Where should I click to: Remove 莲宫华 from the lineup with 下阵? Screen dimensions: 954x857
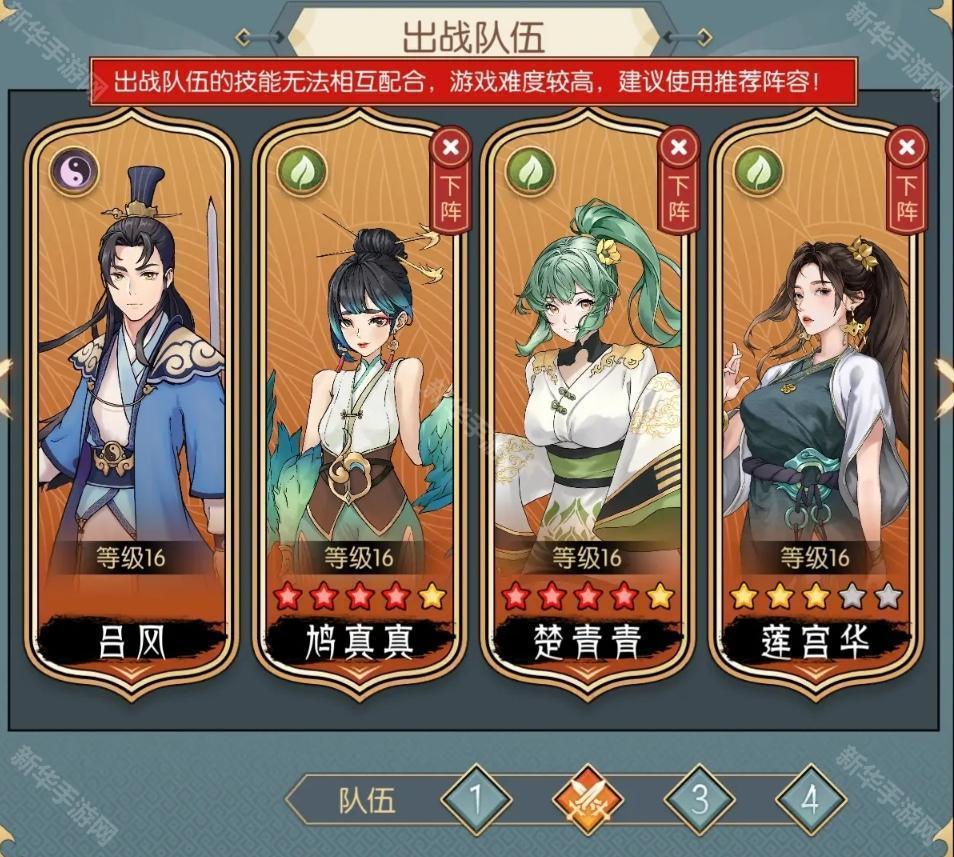pyautogui.click(x=907, y=182)
